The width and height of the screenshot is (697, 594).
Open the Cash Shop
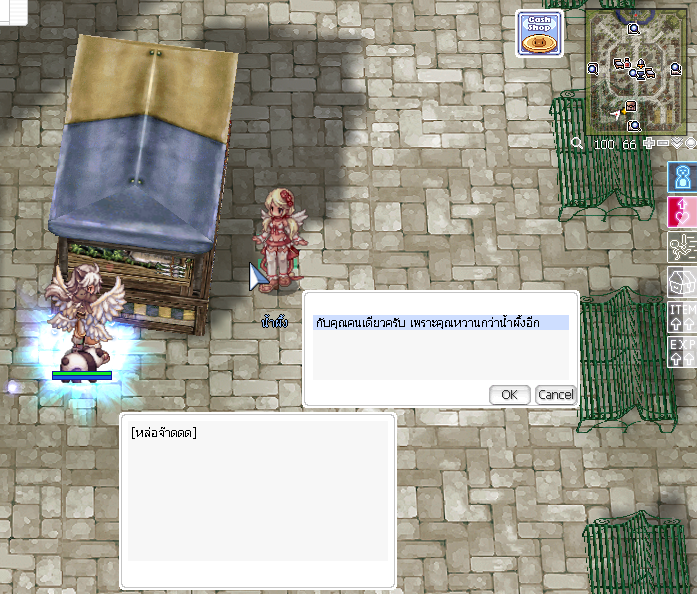[x=539, y=34]
